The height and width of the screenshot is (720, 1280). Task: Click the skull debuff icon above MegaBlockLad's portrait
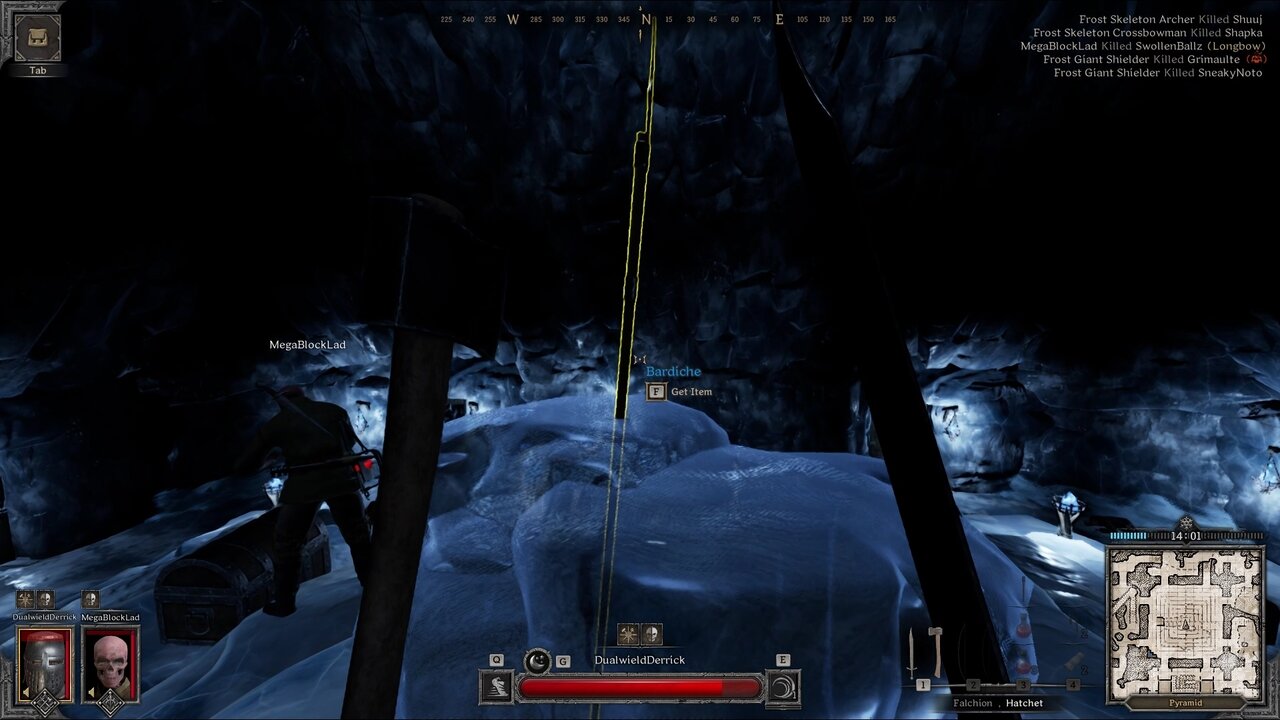coord(90,599)
